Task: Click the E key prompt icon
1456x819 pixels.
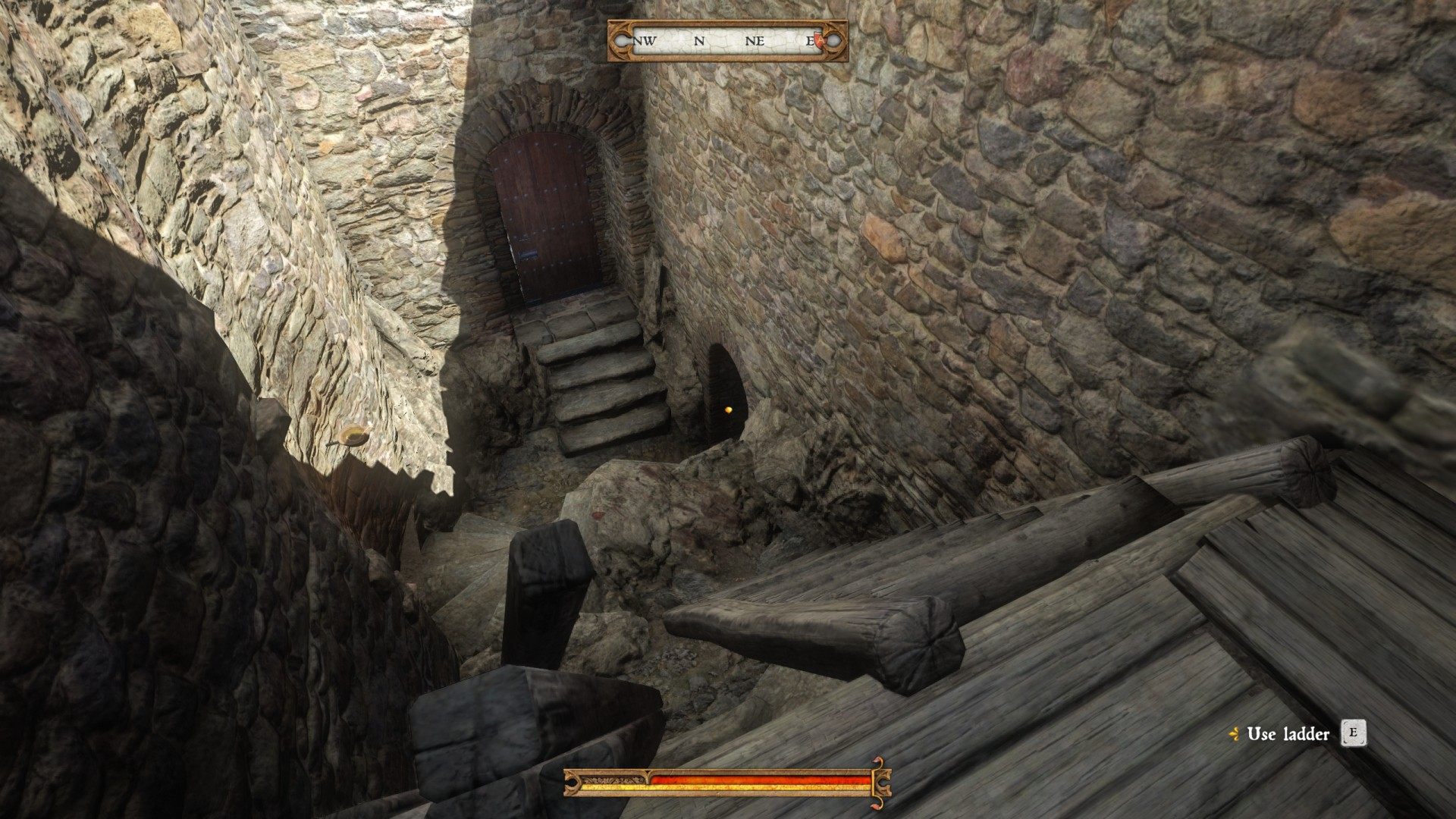Action: (1354, 733)
